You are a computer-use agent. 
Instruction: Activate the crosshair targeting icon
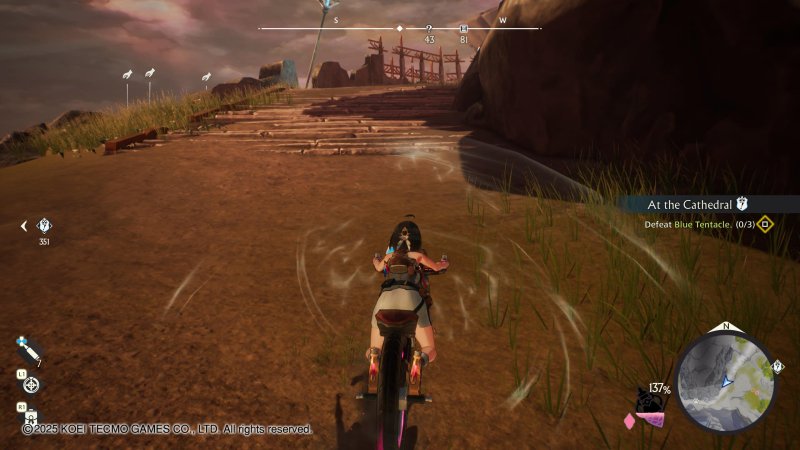(x=31, y=384)
